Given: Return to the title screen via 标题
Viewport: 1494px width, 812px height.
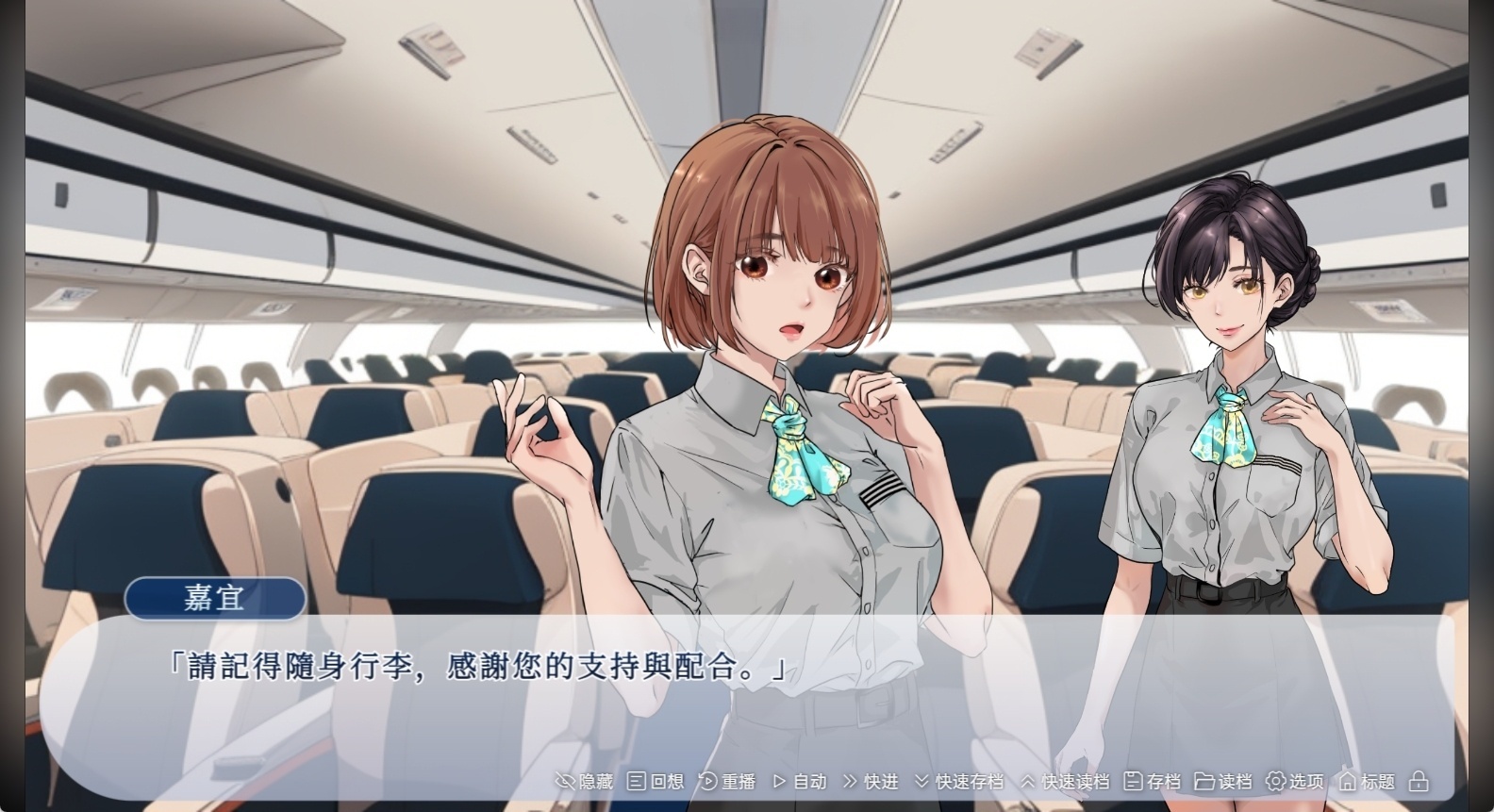Looking at the screenshot, I should pyautogui.click(x=1376, y=782).
